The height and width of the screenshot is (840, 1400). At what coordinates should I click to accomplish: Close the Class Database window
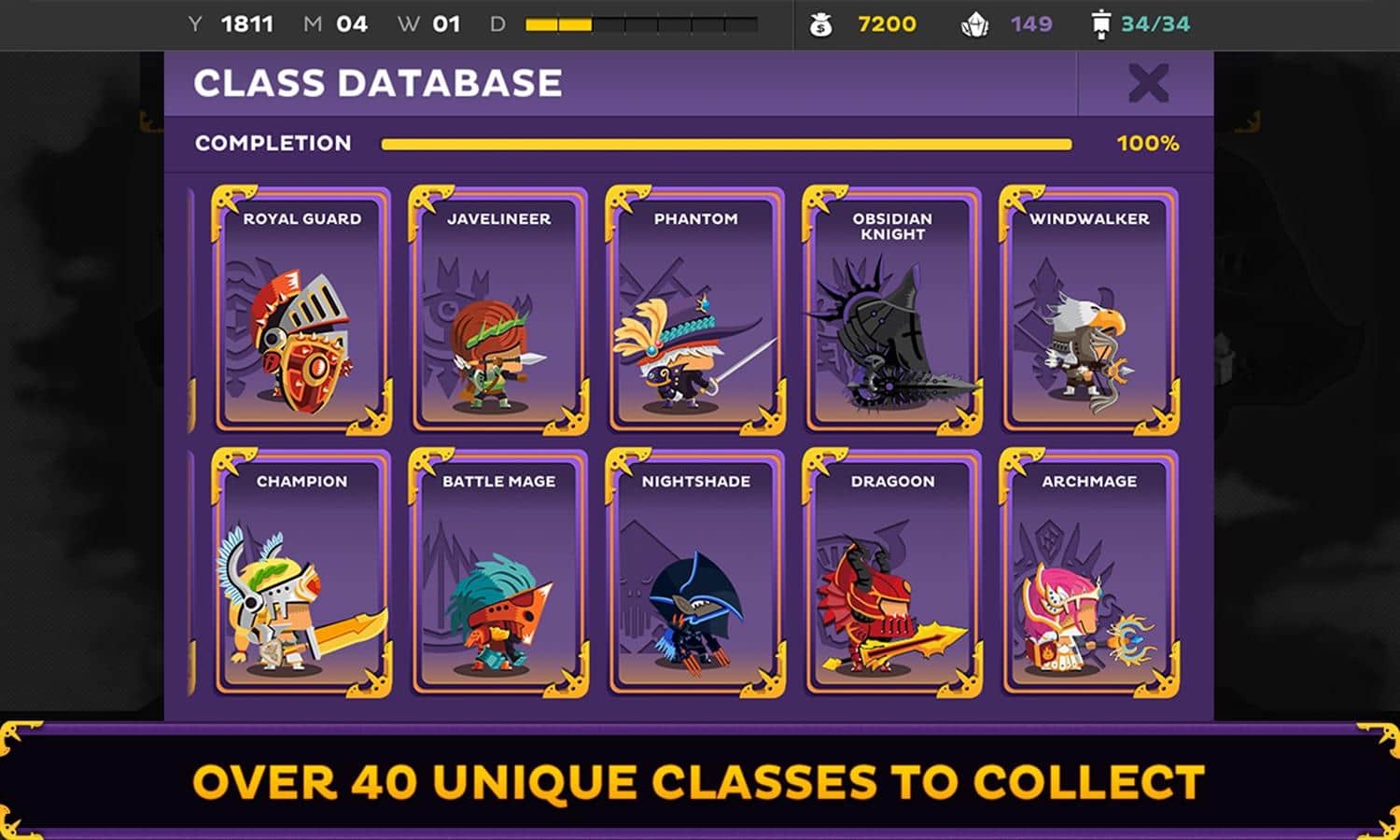(x=1147, y=84)
